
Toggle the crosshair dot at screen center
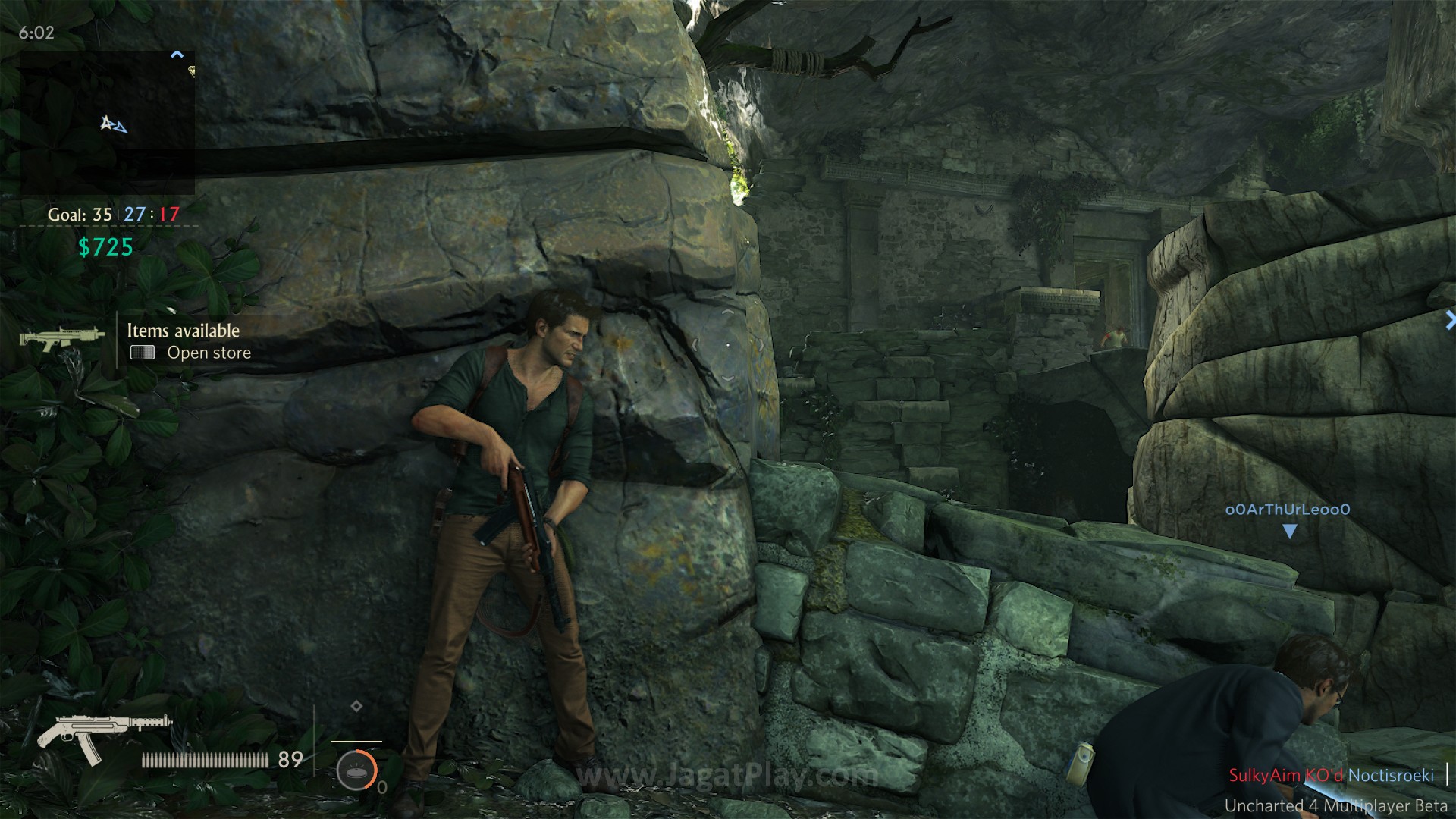pos(728,344)
